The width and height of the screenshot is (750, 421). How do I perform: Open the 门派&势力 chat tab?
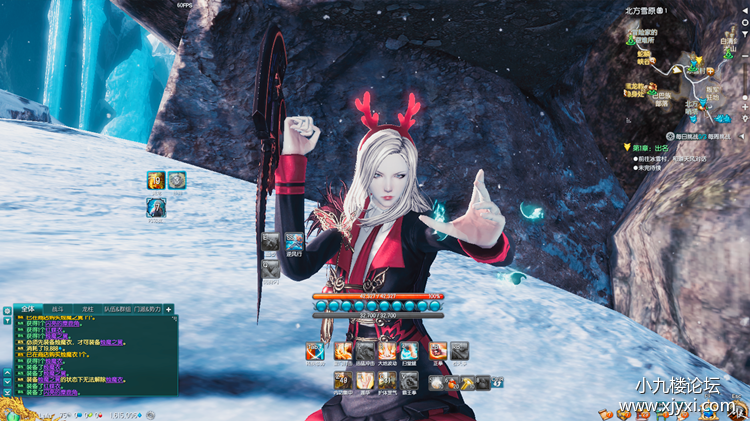coord(147,310)
